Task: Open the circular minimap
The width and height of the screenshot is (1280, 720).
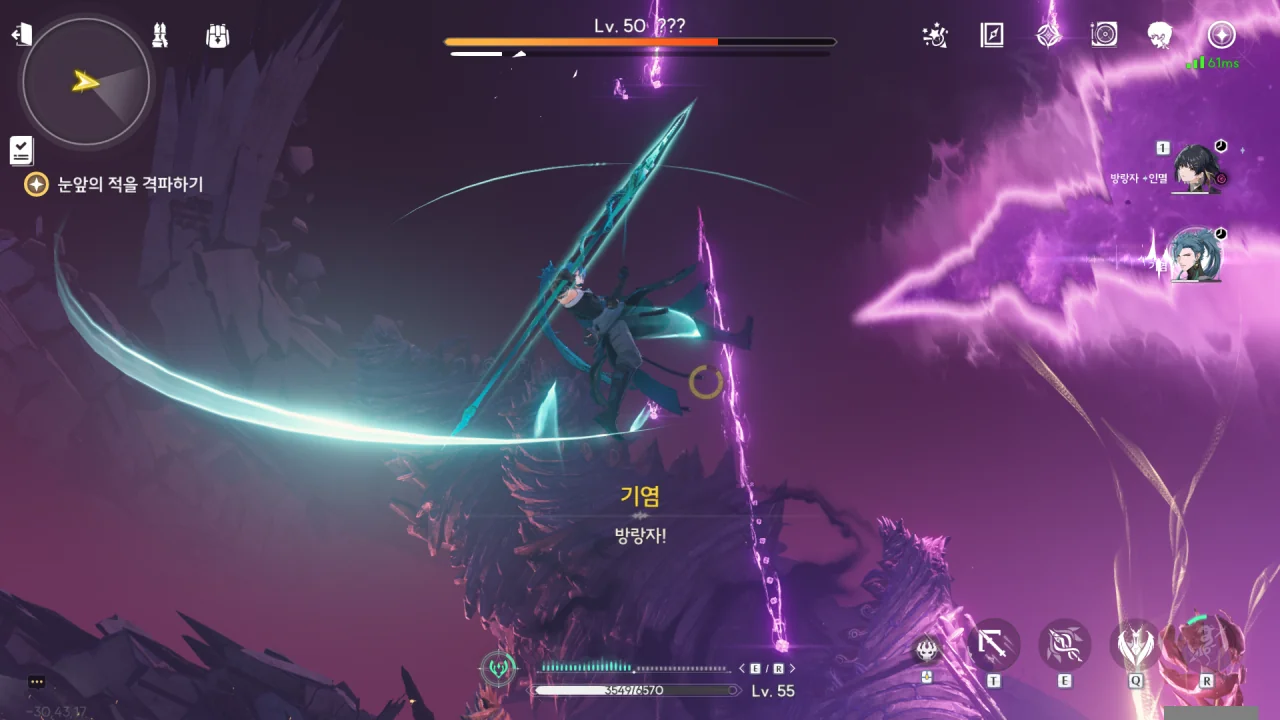Action: tap(86, 82)
